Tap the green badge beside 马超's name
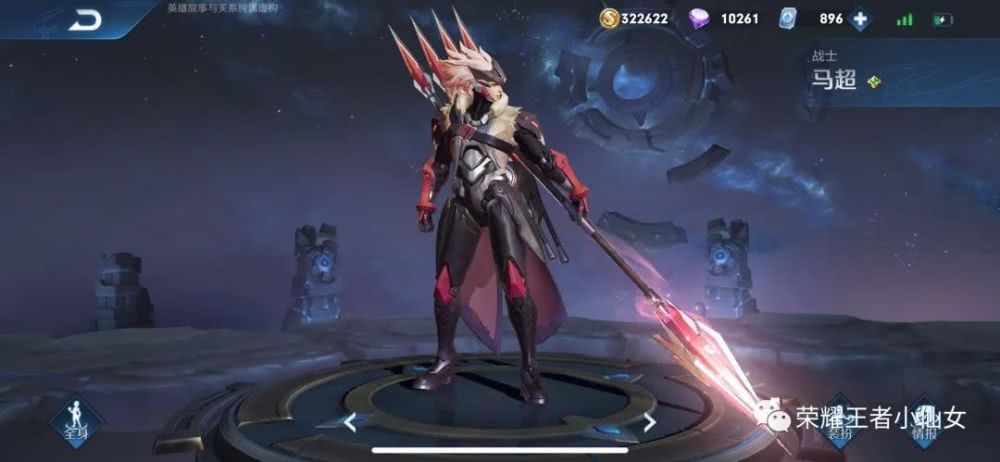Screen dimensions: 1000x462 [874, 81]
